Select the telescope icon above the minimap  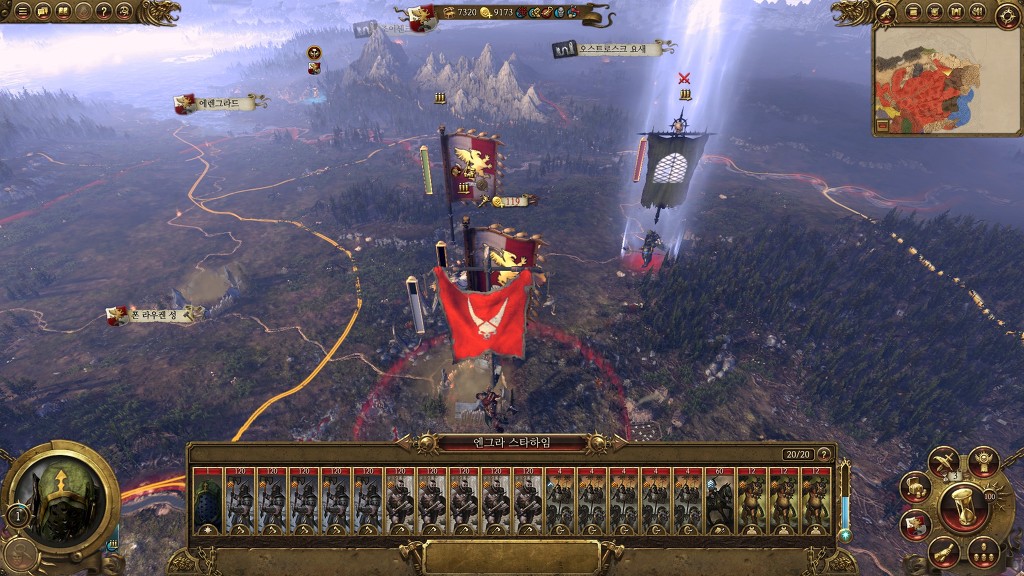(887, 12)
